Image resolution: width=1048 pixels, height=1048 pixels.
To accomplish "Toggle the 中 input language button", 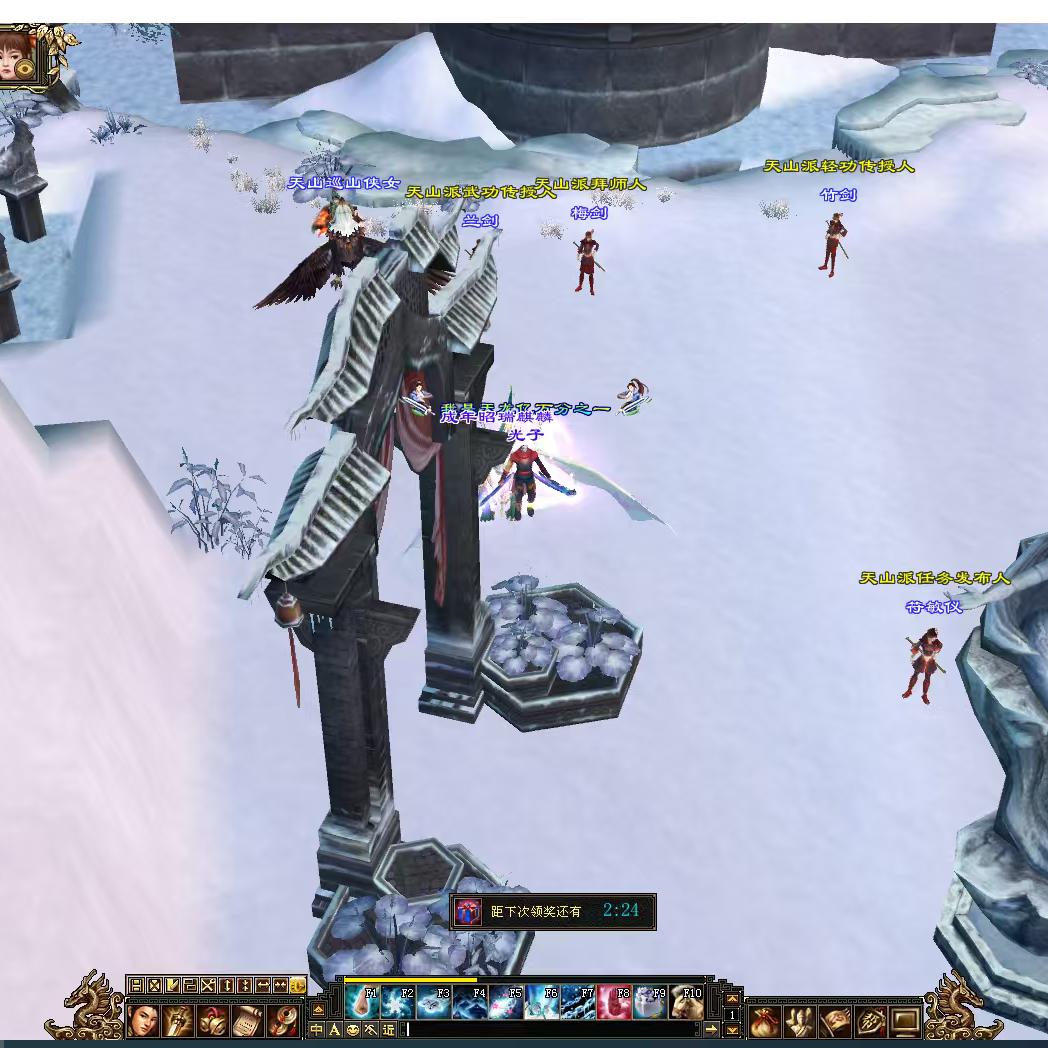I will (317, 1029).
